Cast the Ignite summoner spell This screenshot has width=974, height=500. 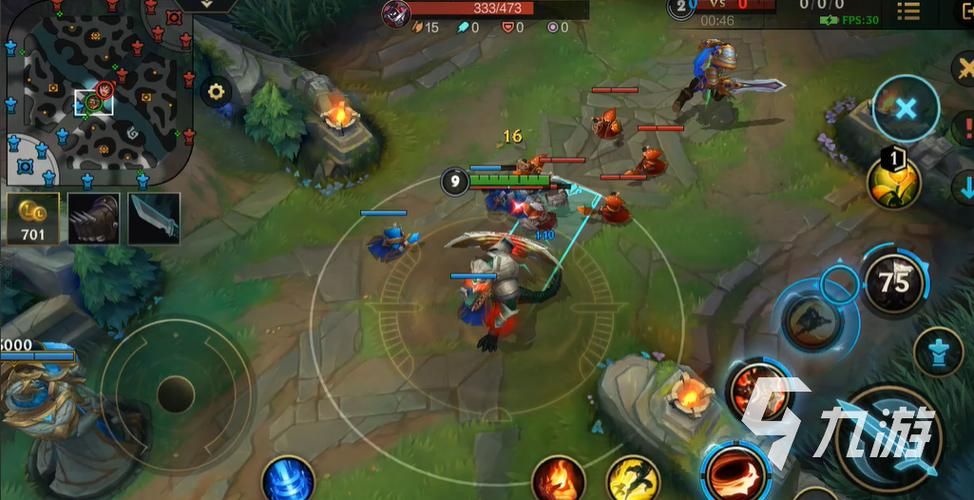[557, 479]
